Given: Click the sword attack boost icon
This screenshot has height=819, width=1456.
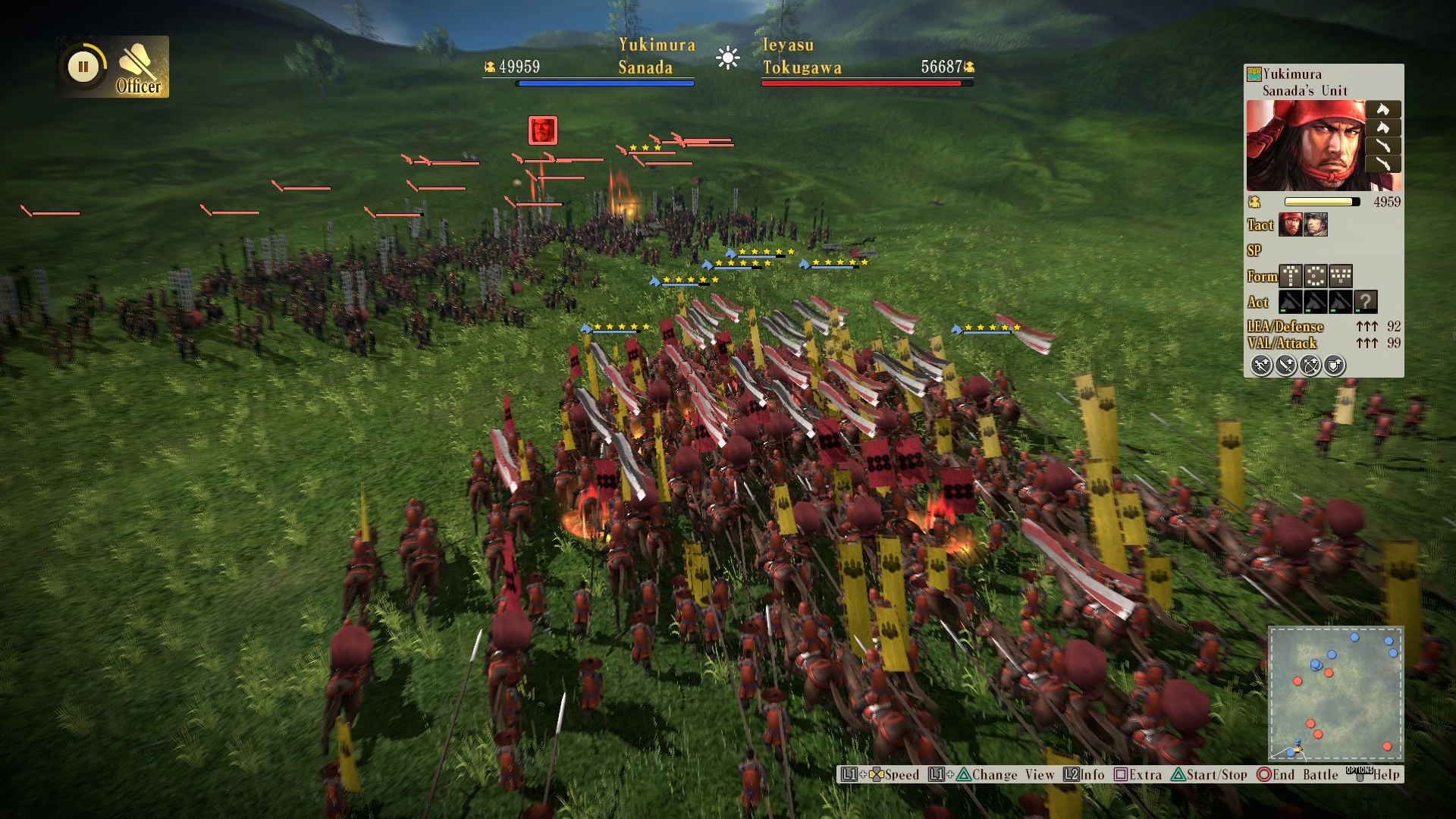Looking at the screenshot, I should click(x=1286, y=366).
